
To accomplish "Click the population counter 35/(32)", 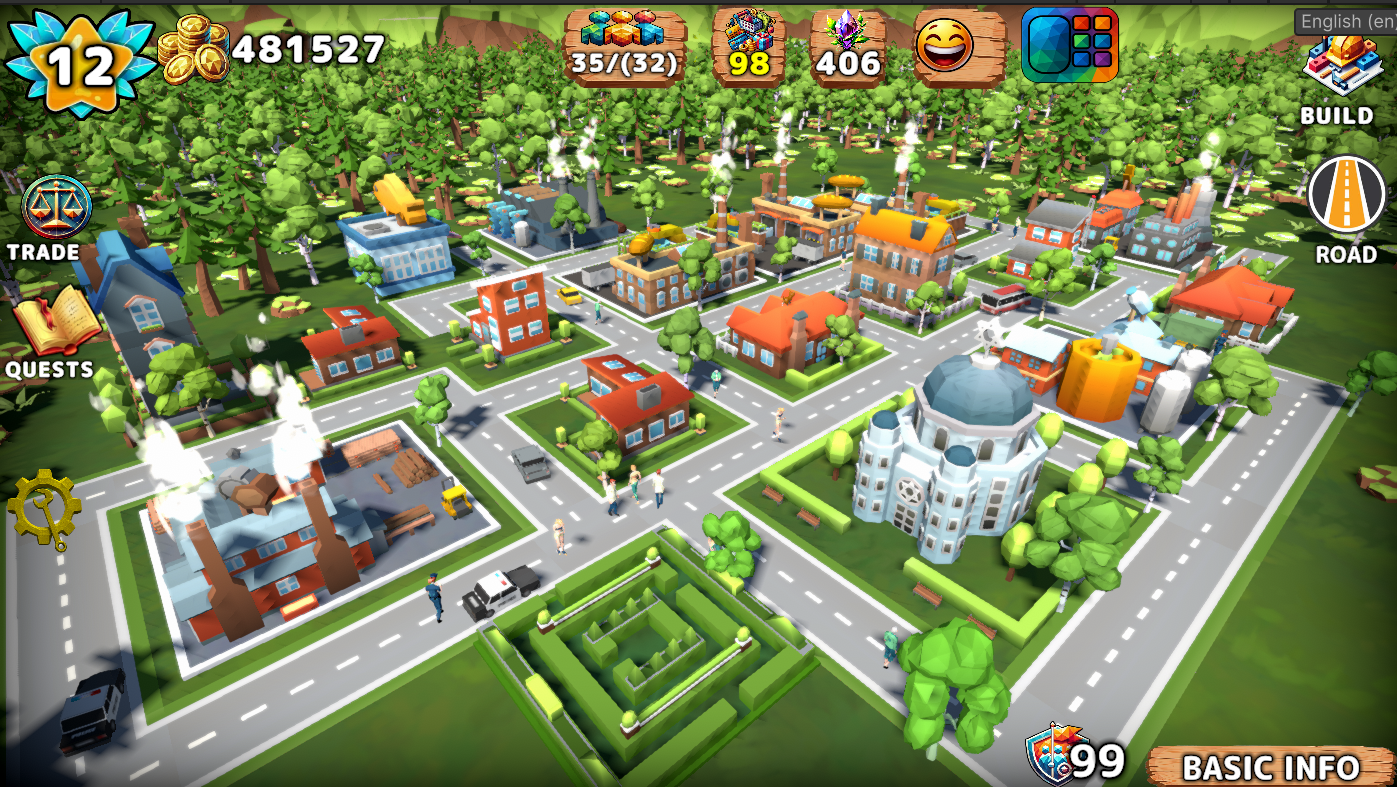I will point(625,45).
